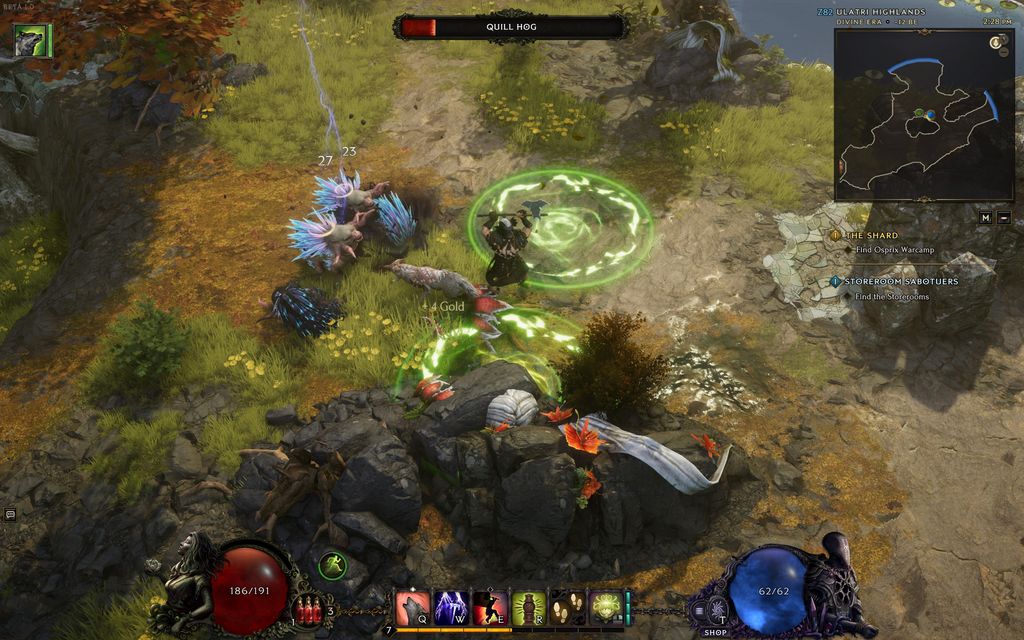
Task: Select the wolf companion portrait
Action: pyautogui.click(x=30, y=41)
